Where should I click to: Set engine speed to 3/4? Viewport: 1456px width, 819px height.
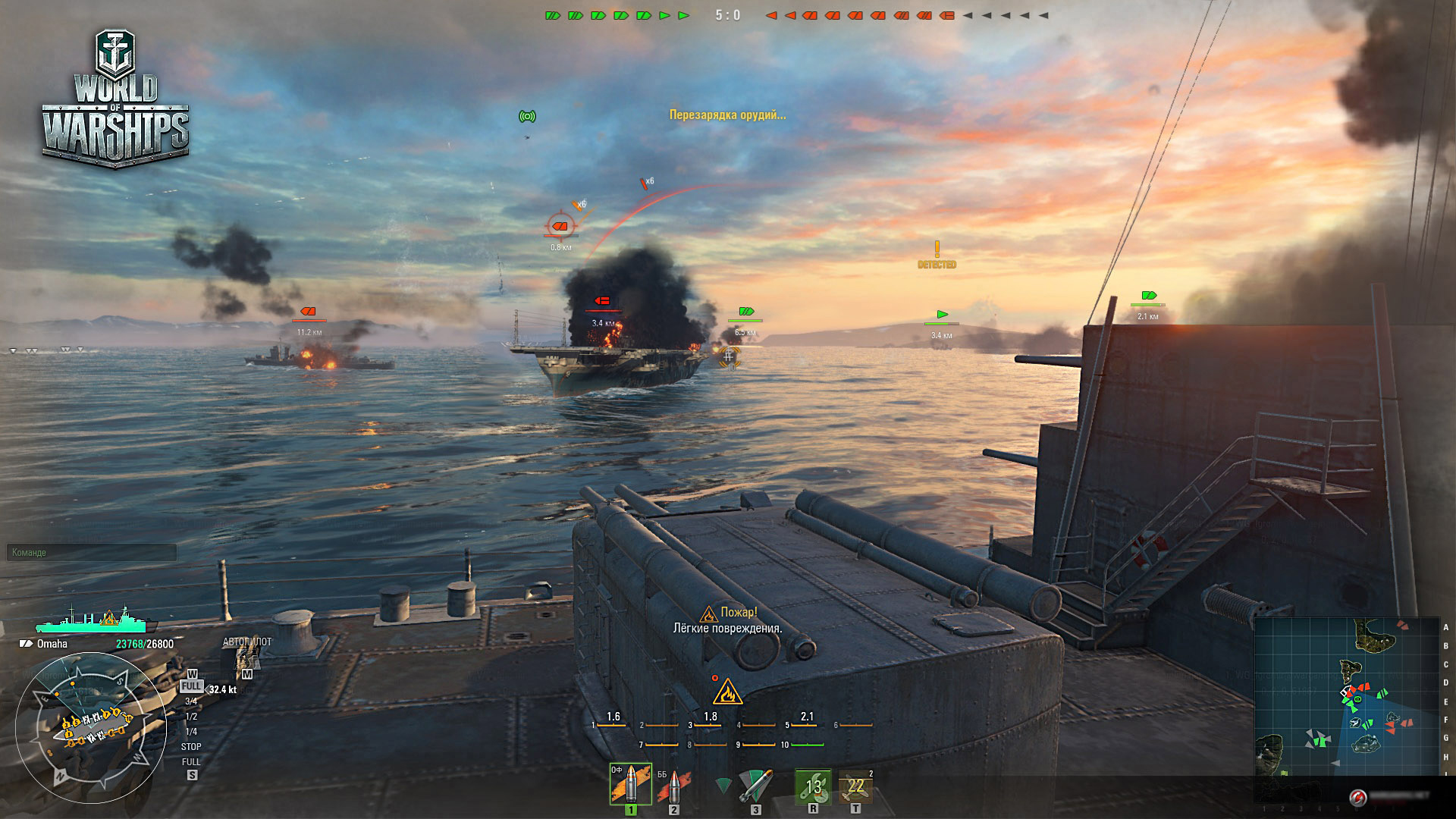pyautogui.click(x=191, y=701)
